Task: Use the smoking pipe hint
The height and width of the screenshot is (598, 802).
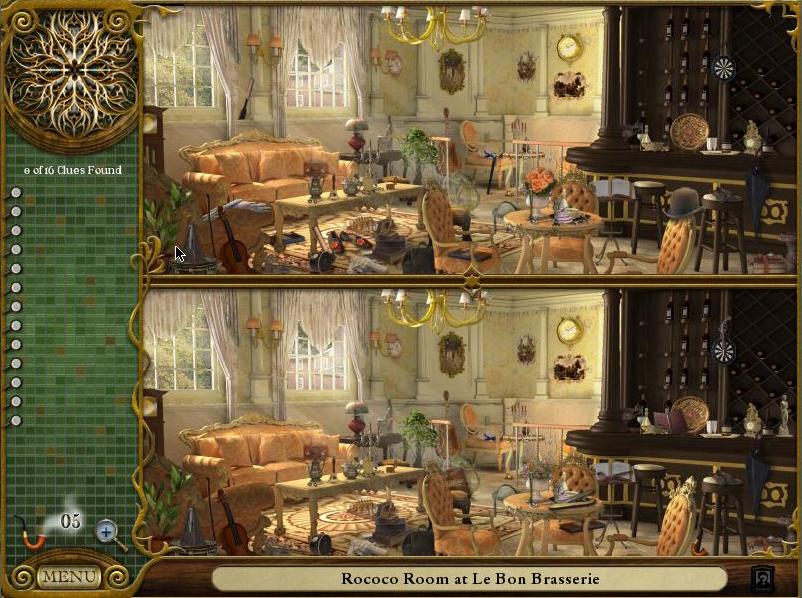Action: tap(34, 533)
